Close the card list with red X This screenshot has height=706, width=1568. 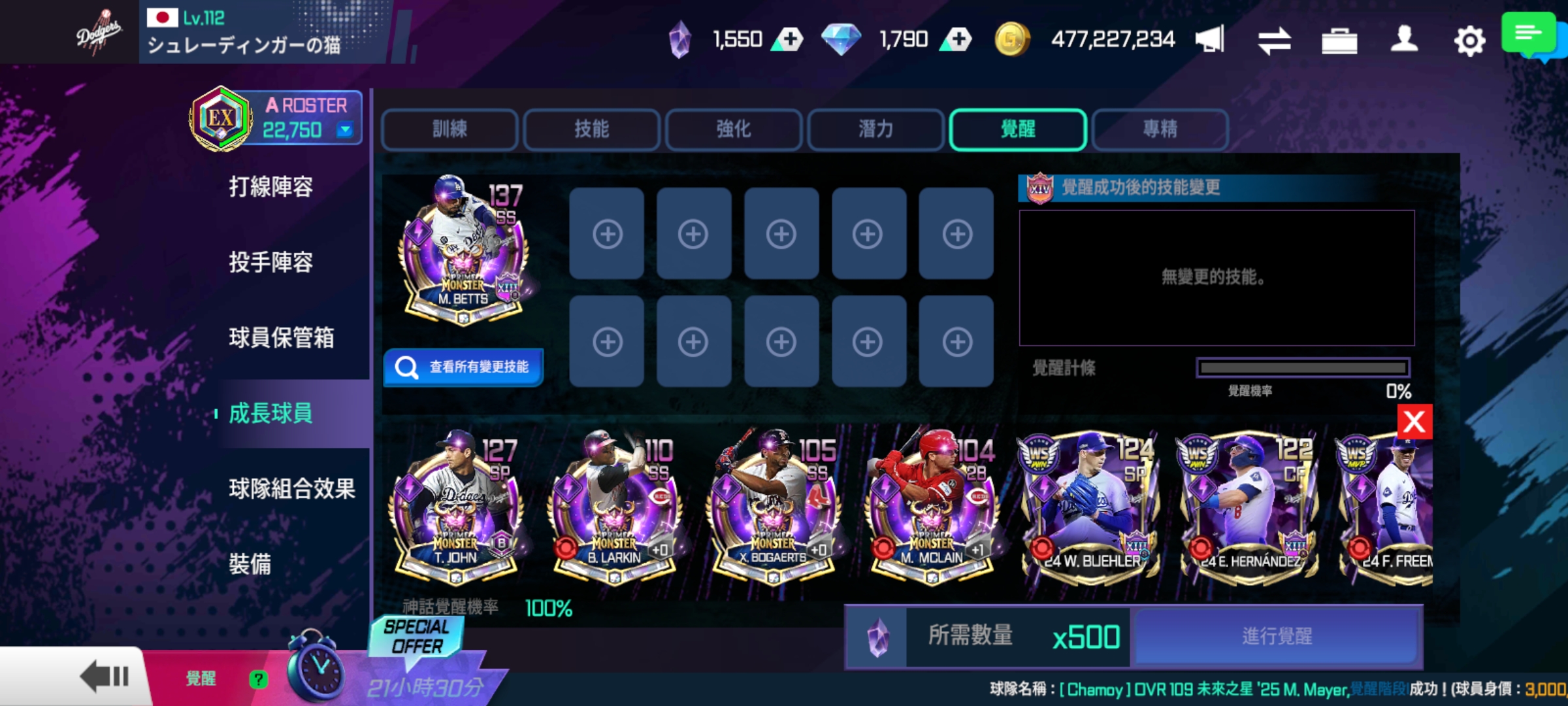(1414, 422)
